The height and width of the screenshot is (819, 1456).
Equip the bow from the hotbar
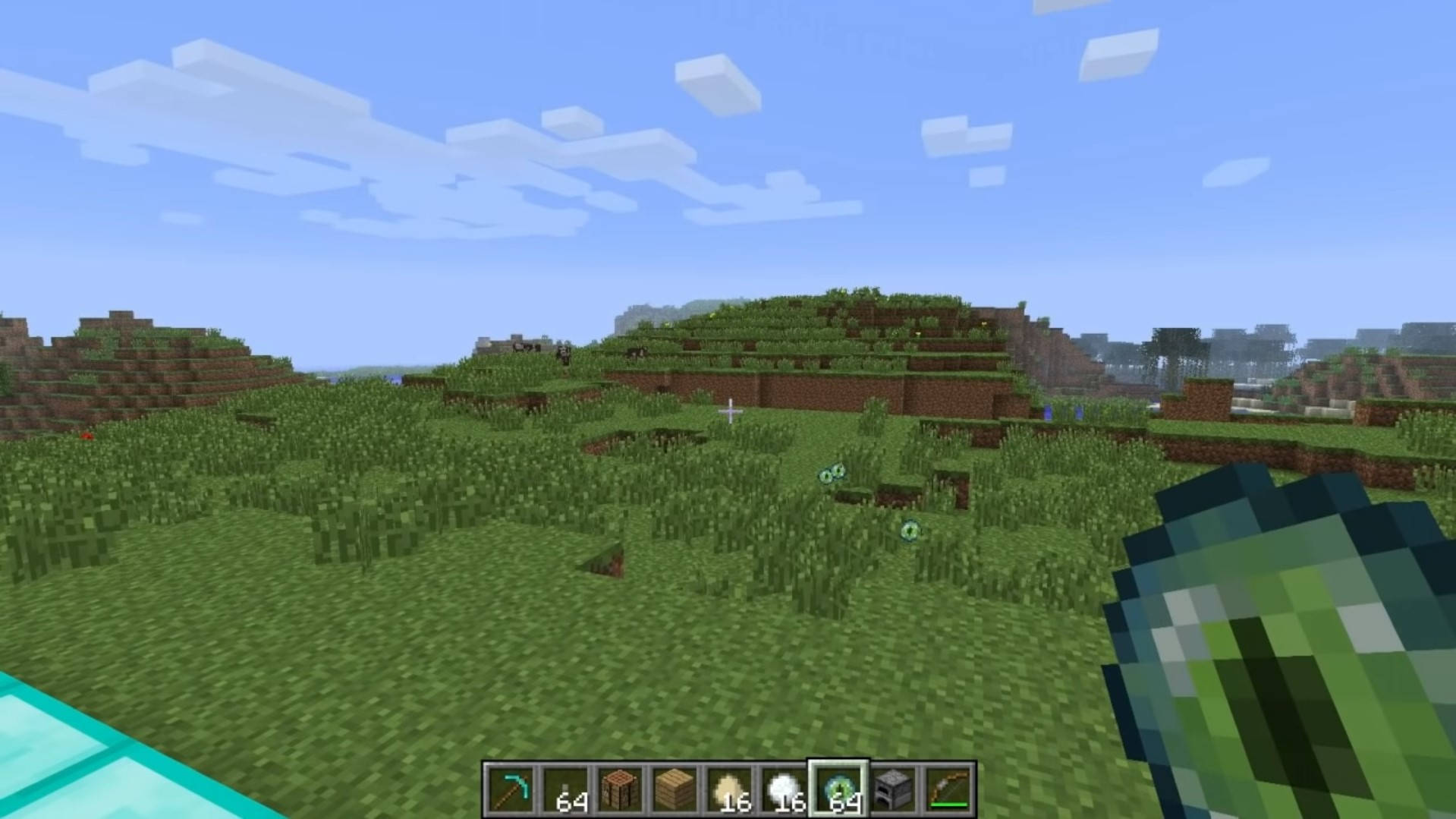[948, 790]
